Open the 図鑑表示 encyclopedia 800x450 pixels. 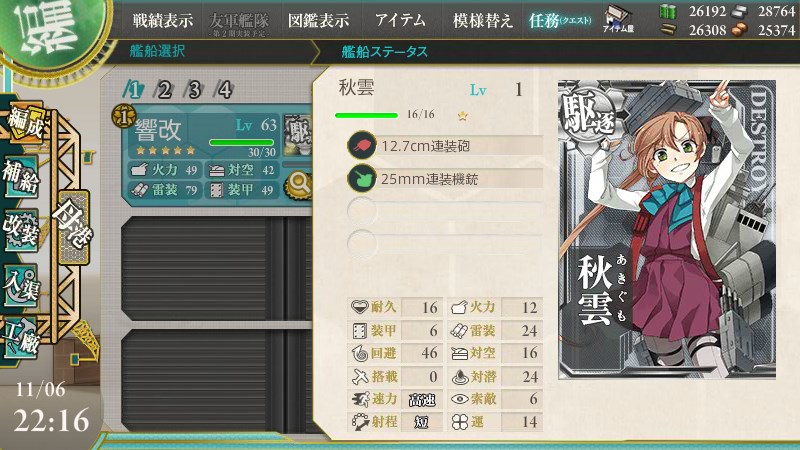pyautogui.click(x=318, y=20)
